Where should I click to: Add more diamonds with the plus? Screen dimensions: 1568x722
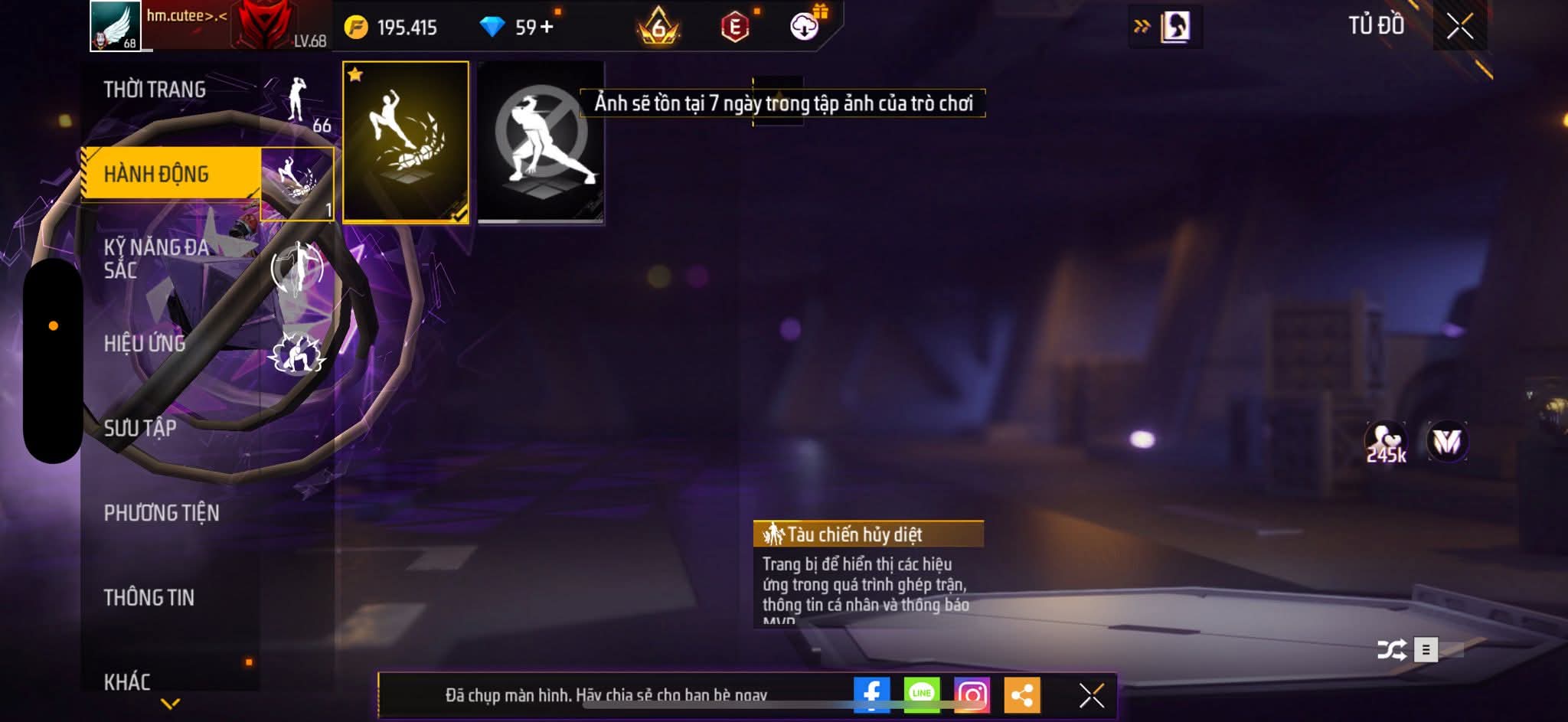point(547,28)
